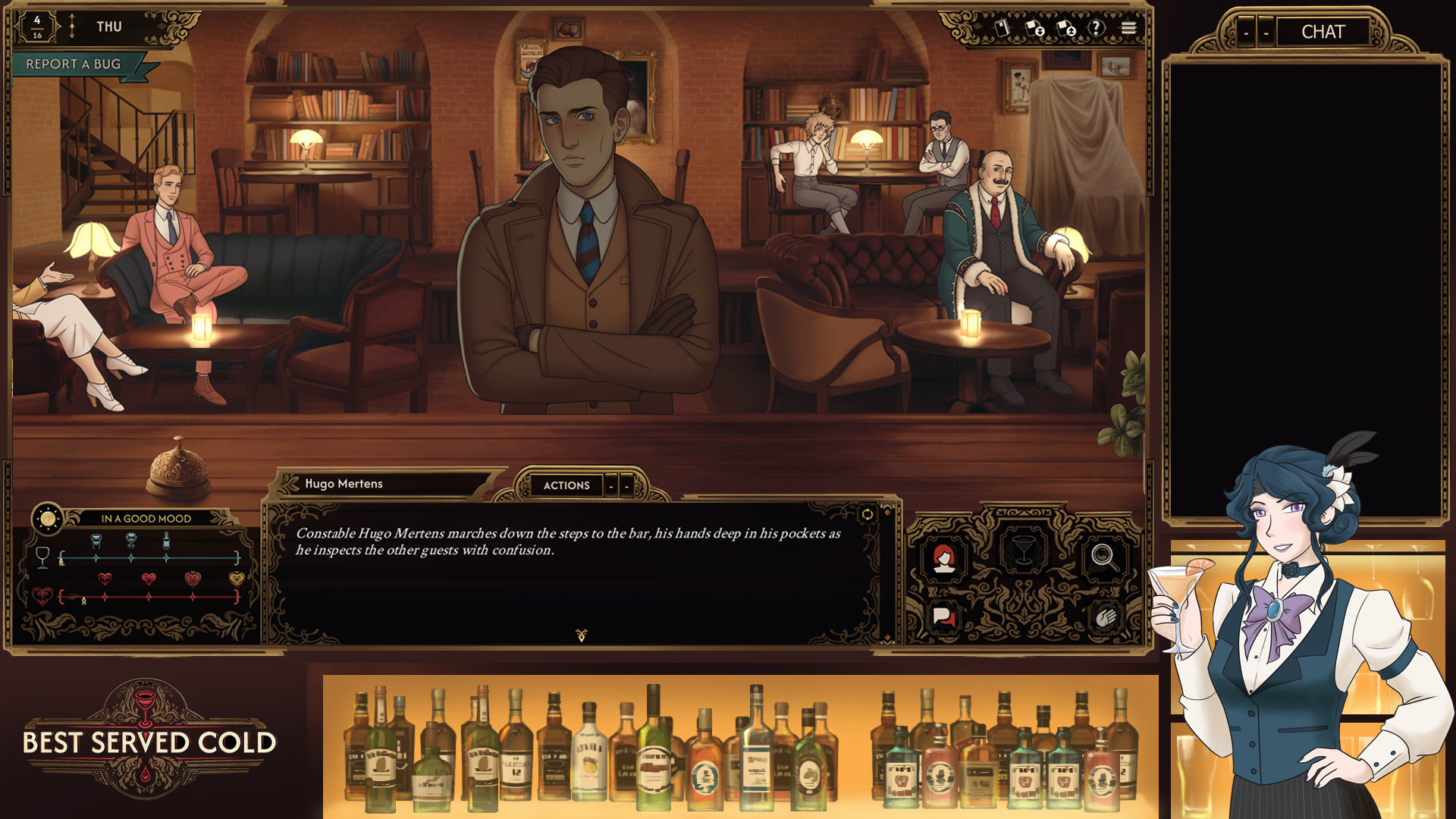Load game with the upload floppy icon

[1066, 29]
